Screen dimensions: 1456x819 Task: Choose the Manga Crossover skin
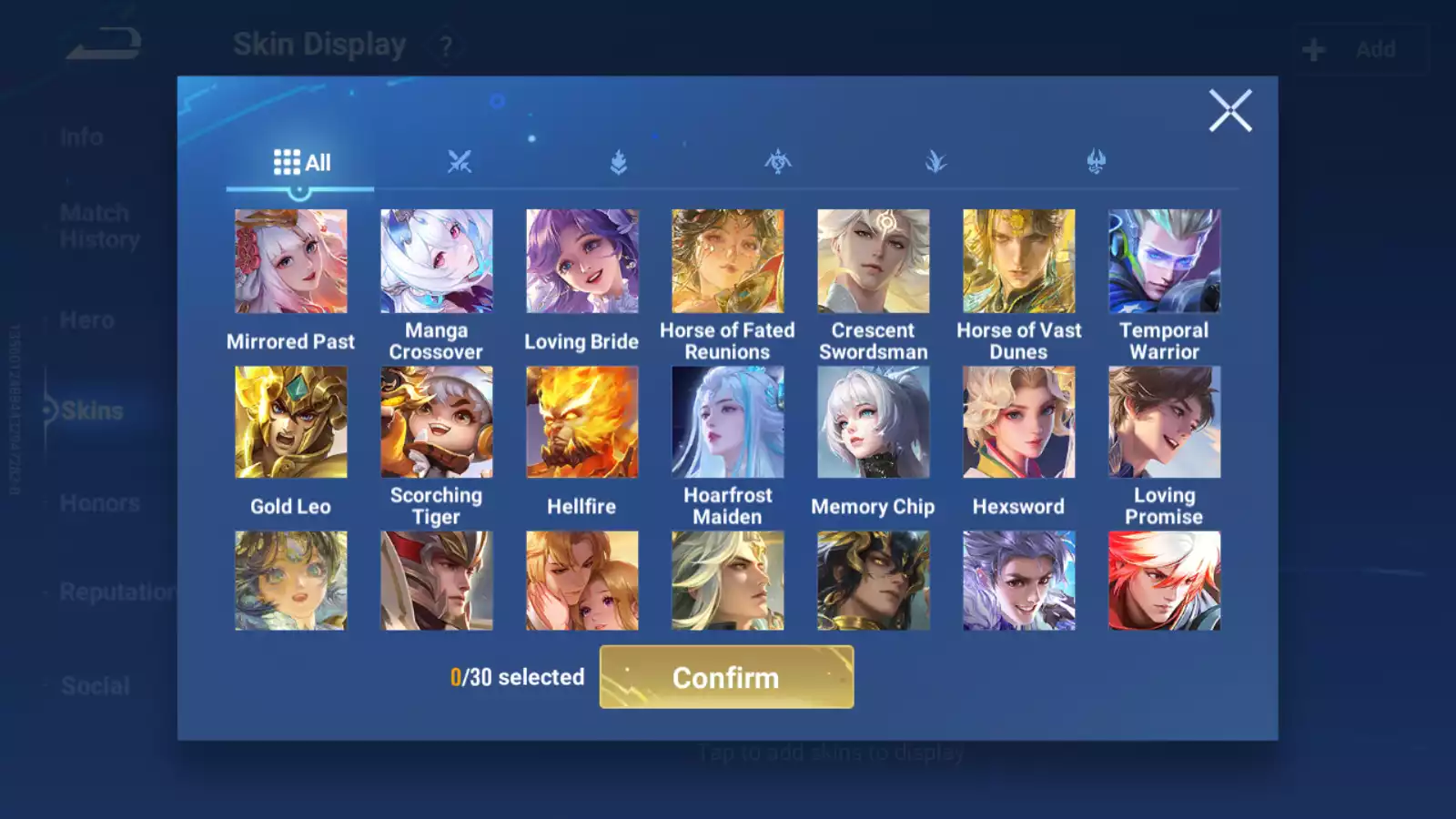437,261
